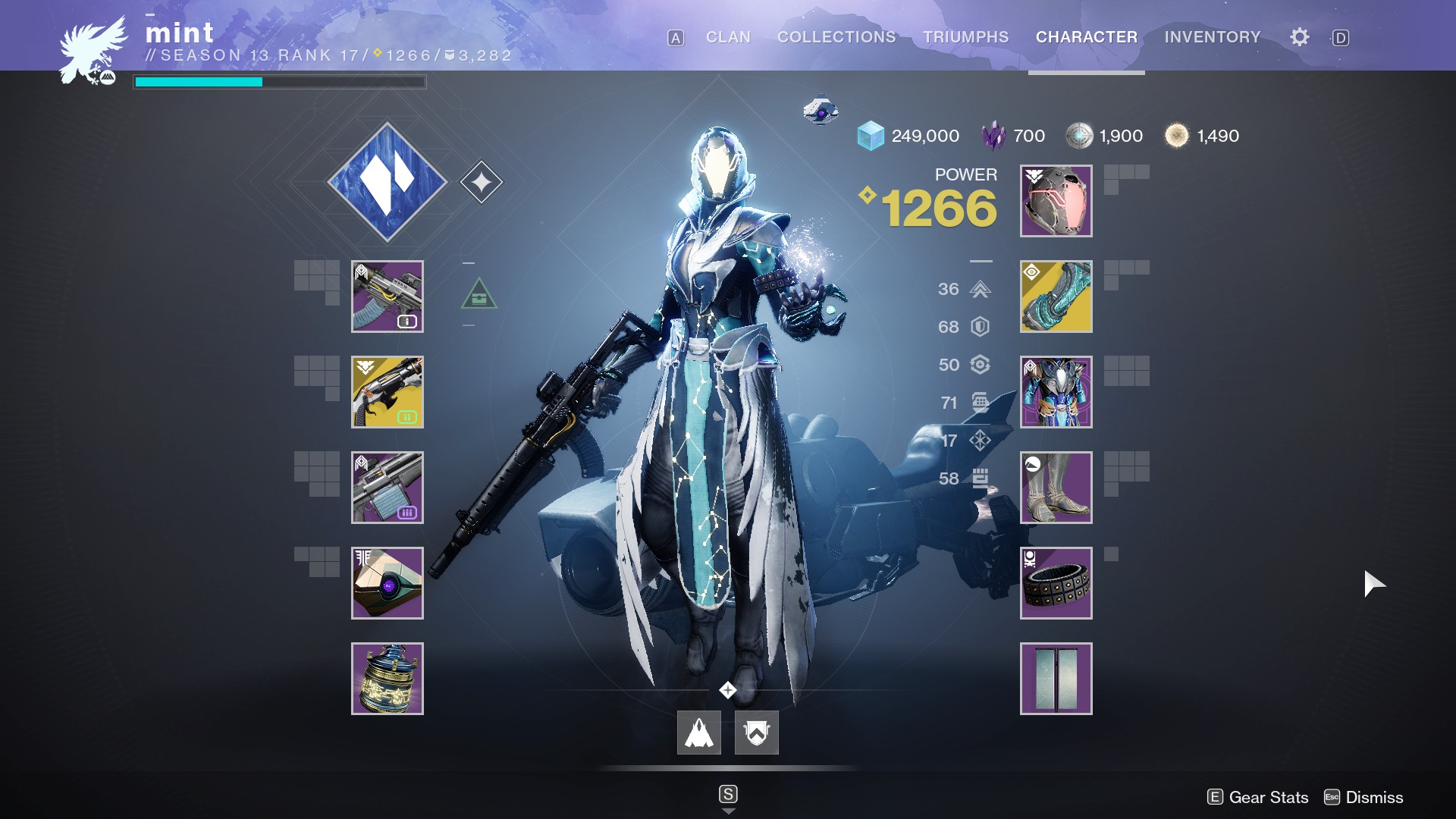Choose the exotic teal gauntlets slot

point(1056,297)
